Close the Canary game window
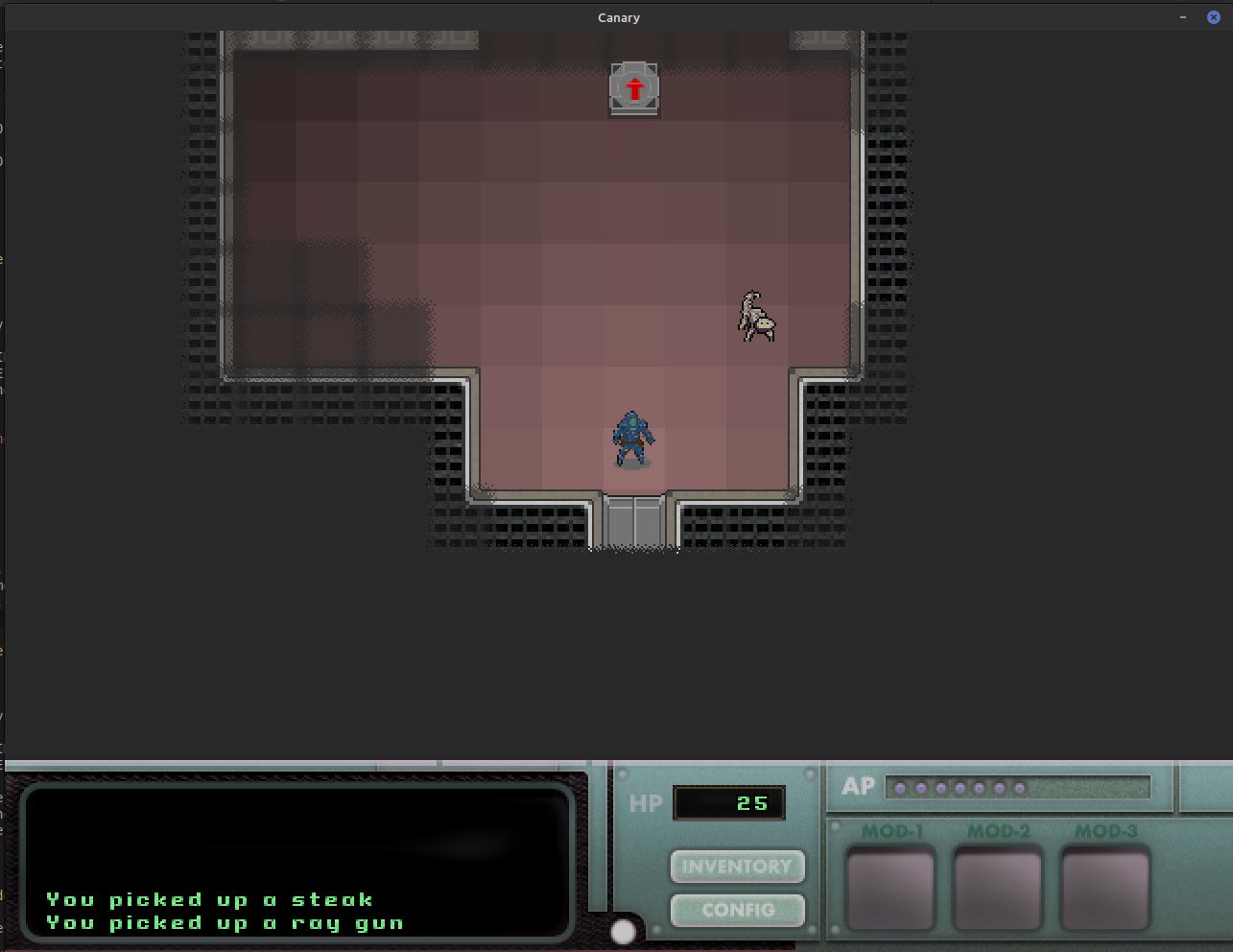 pyautogui.click(x=1213, y=17)
